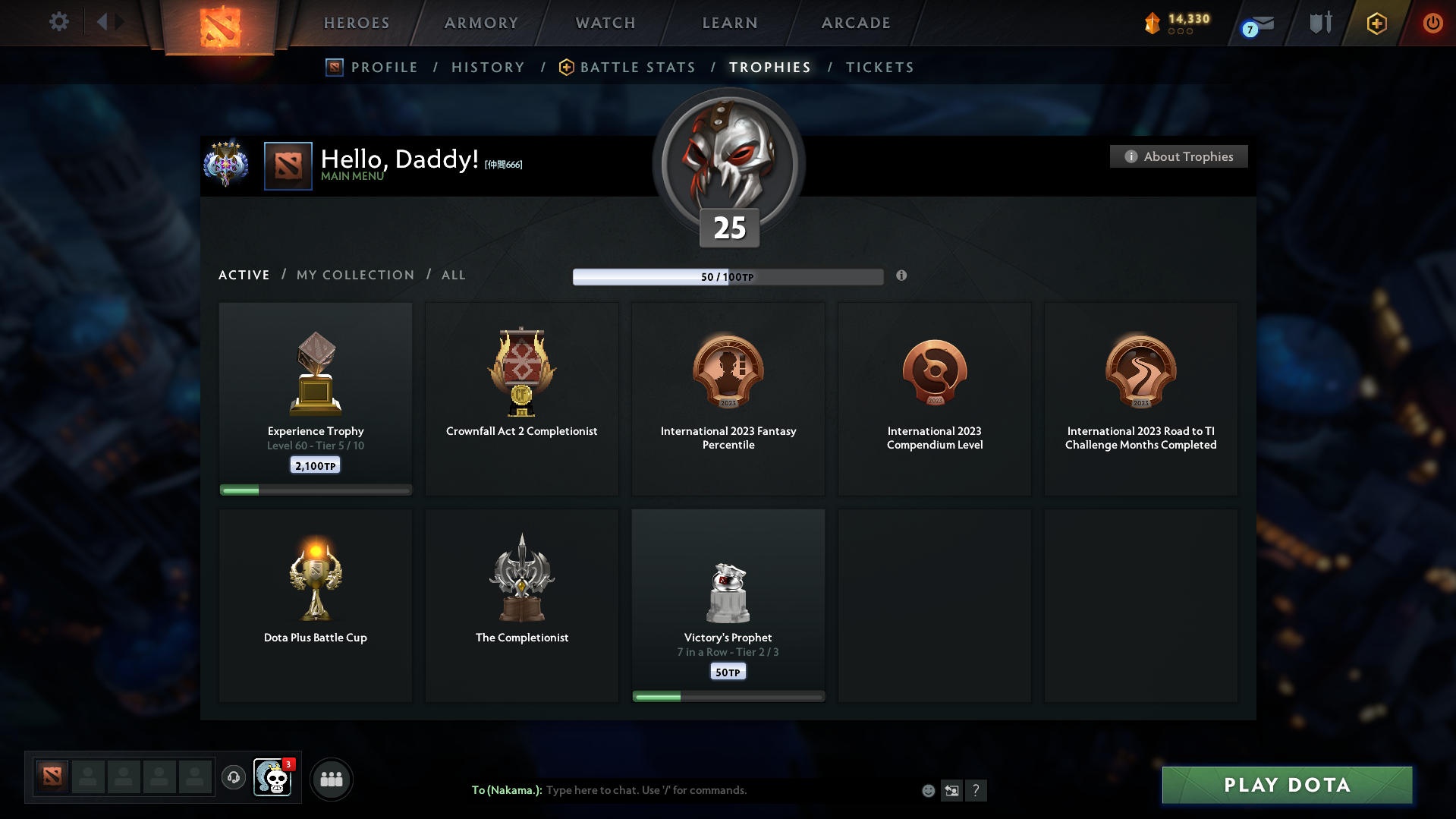The image size is (1456, 819).
Task: Open Dota Plus with the gold plus icon
Action: pyautogui.click(x=1376, y=23)
